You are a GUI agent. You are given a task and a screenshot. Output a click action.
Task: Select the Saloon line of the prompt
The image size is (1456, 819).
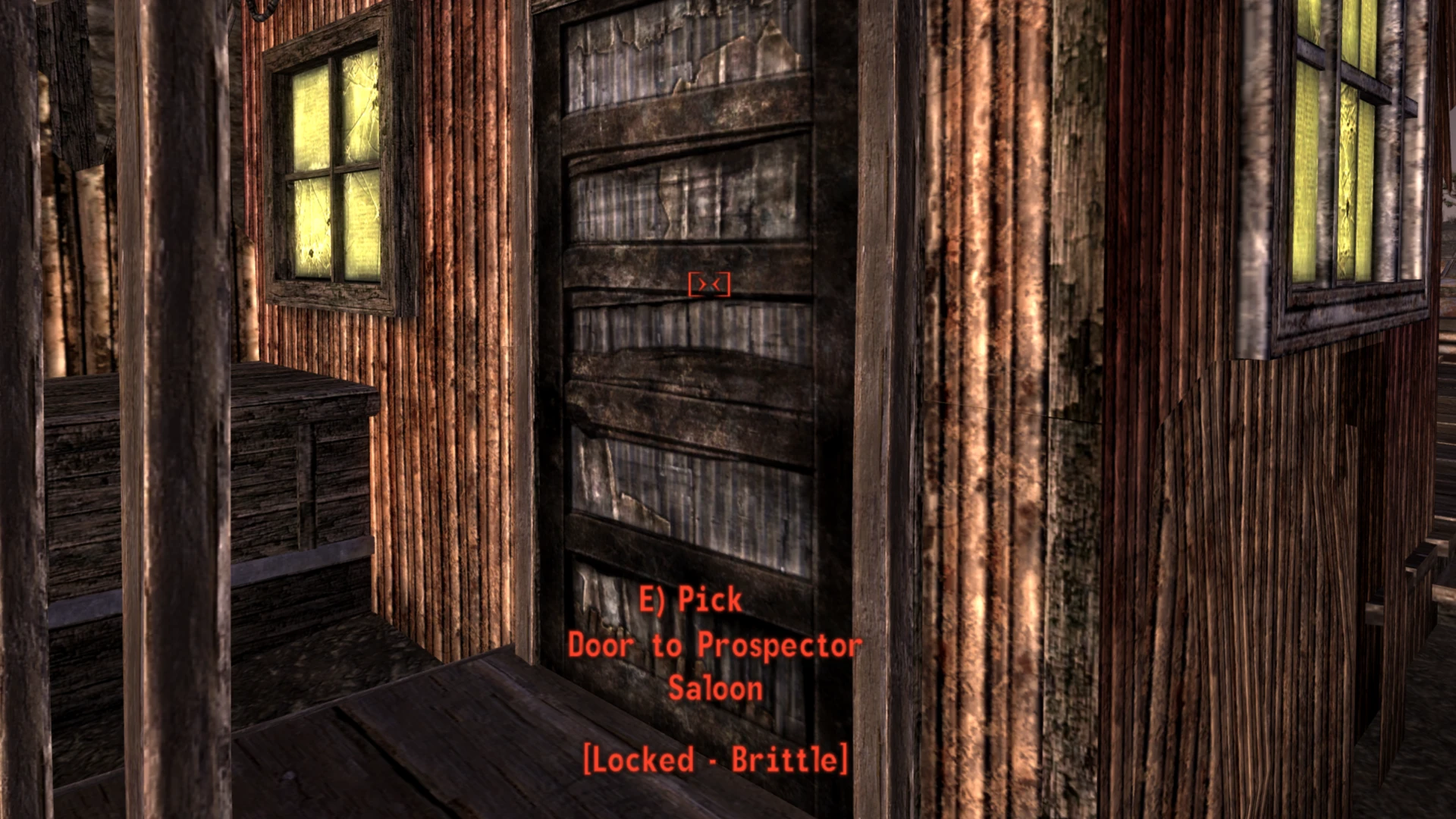(716, 689)
